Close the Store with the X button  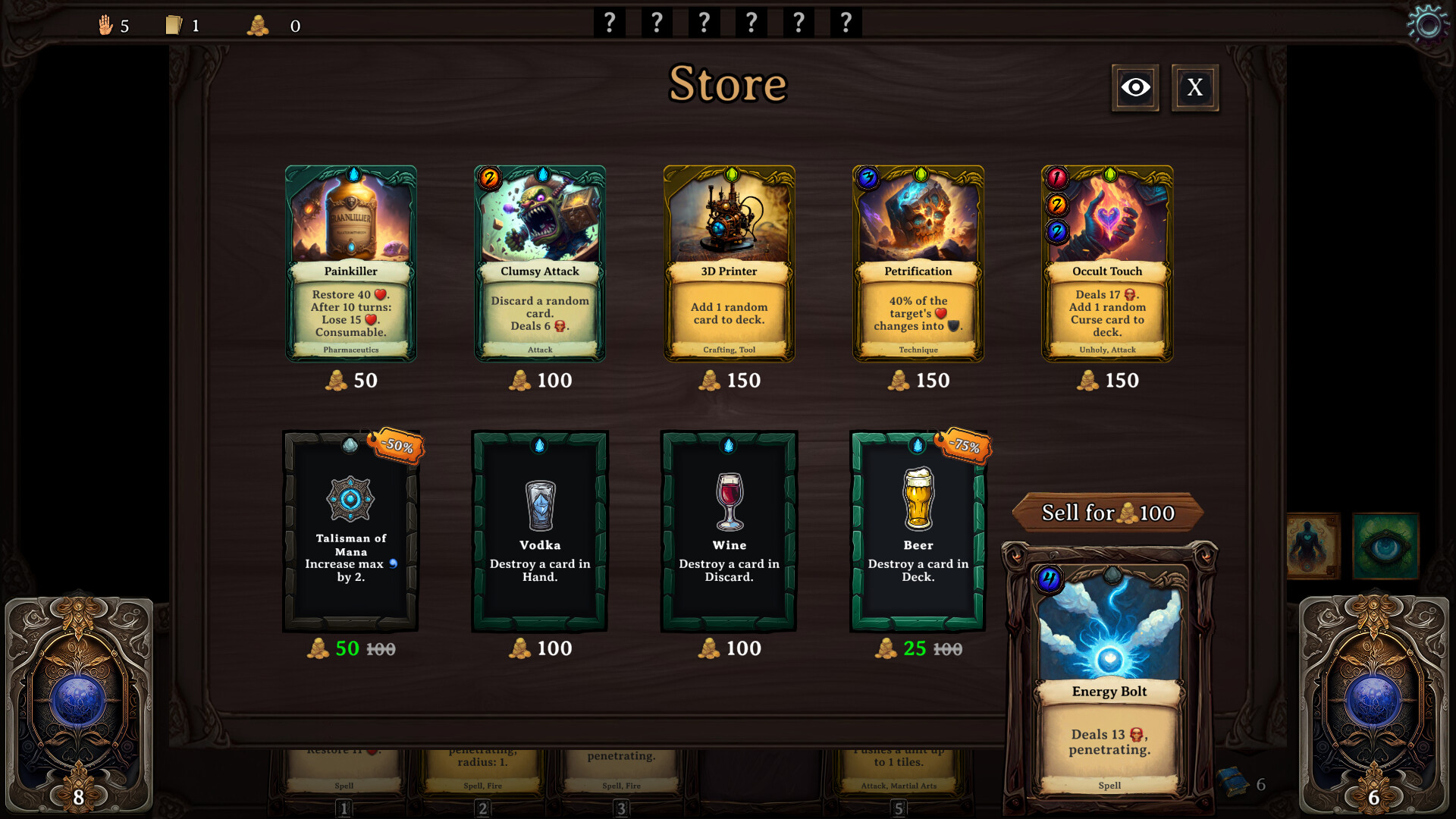[x=1194, y=87]
